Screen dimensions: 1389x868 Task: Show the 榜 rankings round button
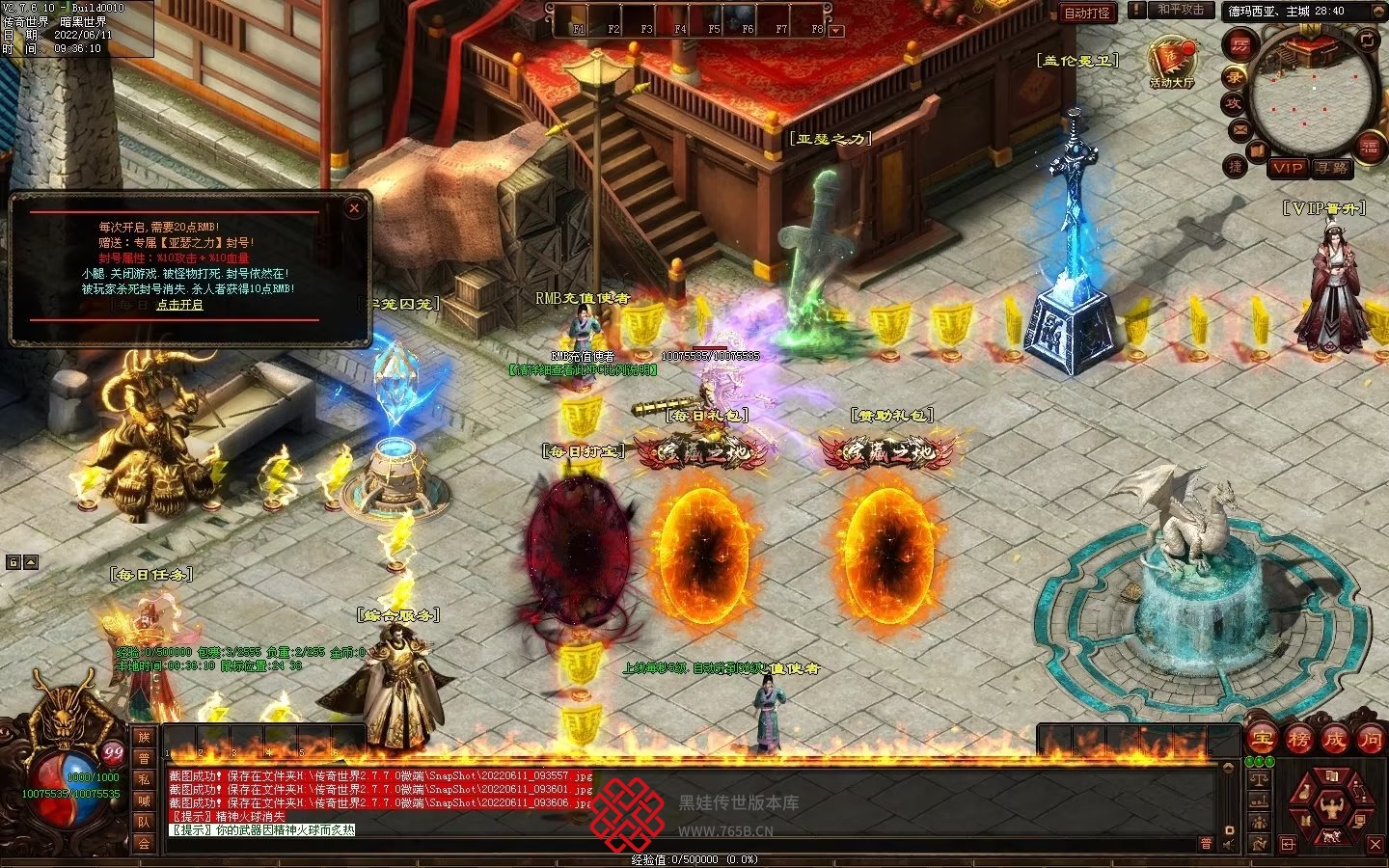click(1298, 740)
